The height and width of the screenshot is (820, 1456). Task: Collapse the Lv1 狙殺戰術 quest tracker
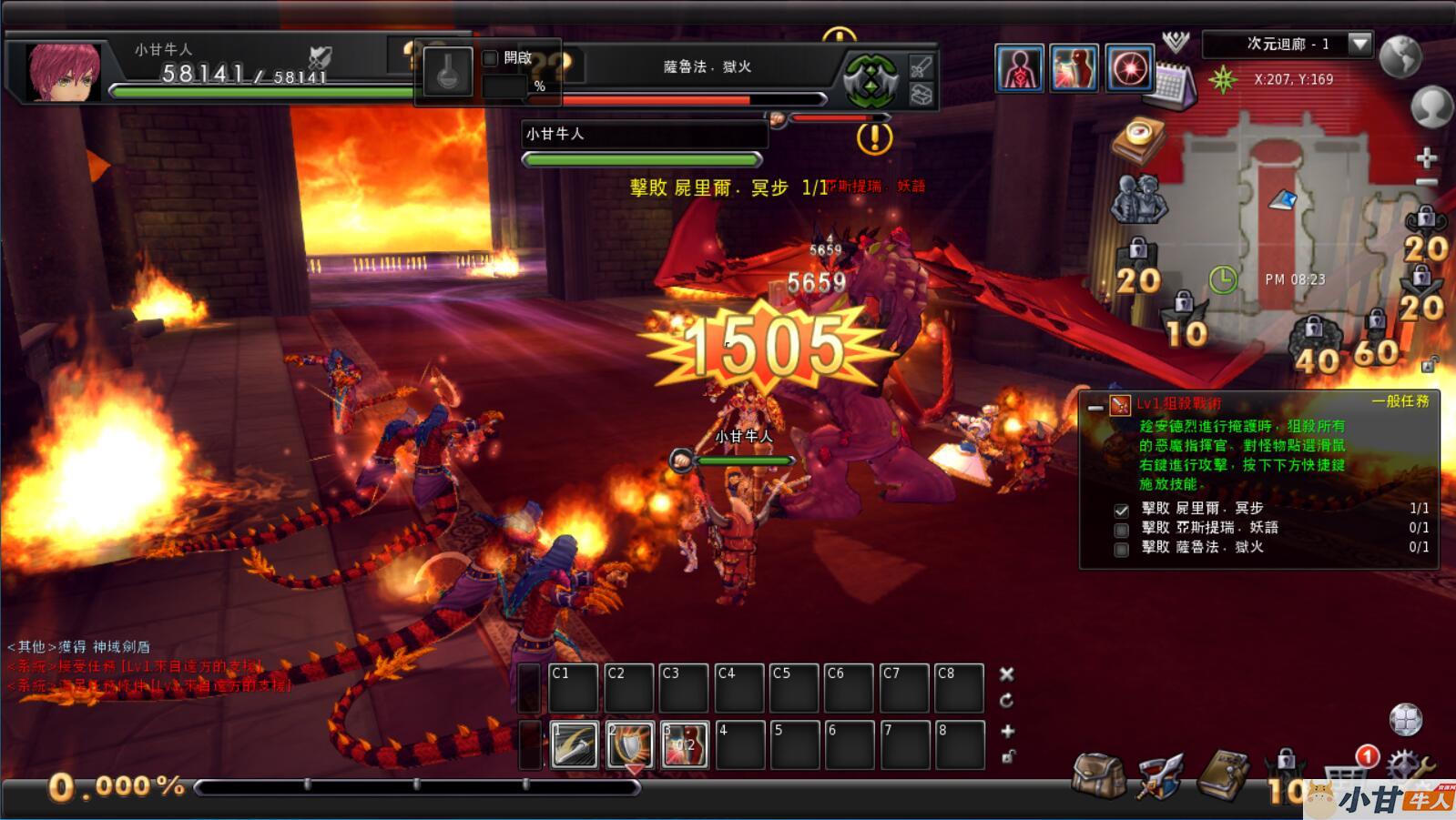click(x=1095, y=407)
